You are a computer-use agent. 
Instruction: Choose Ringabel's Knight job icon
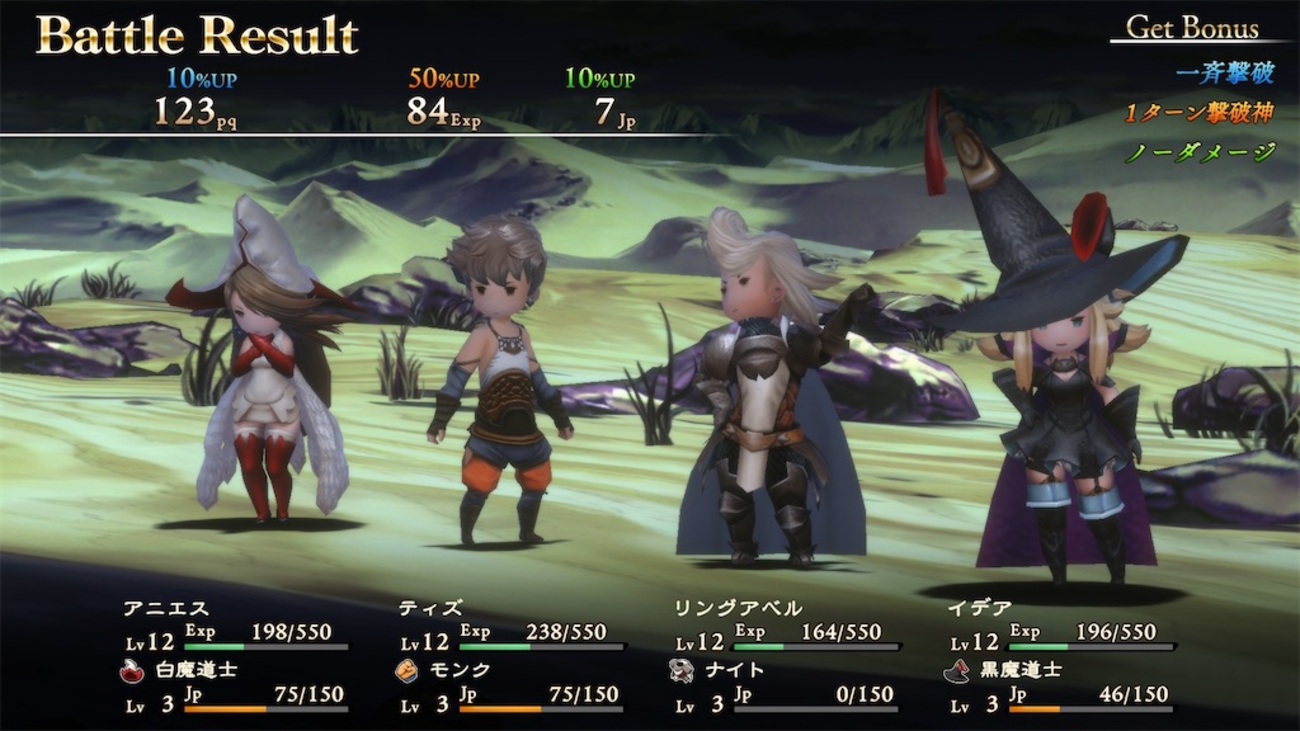pos(681,671)
